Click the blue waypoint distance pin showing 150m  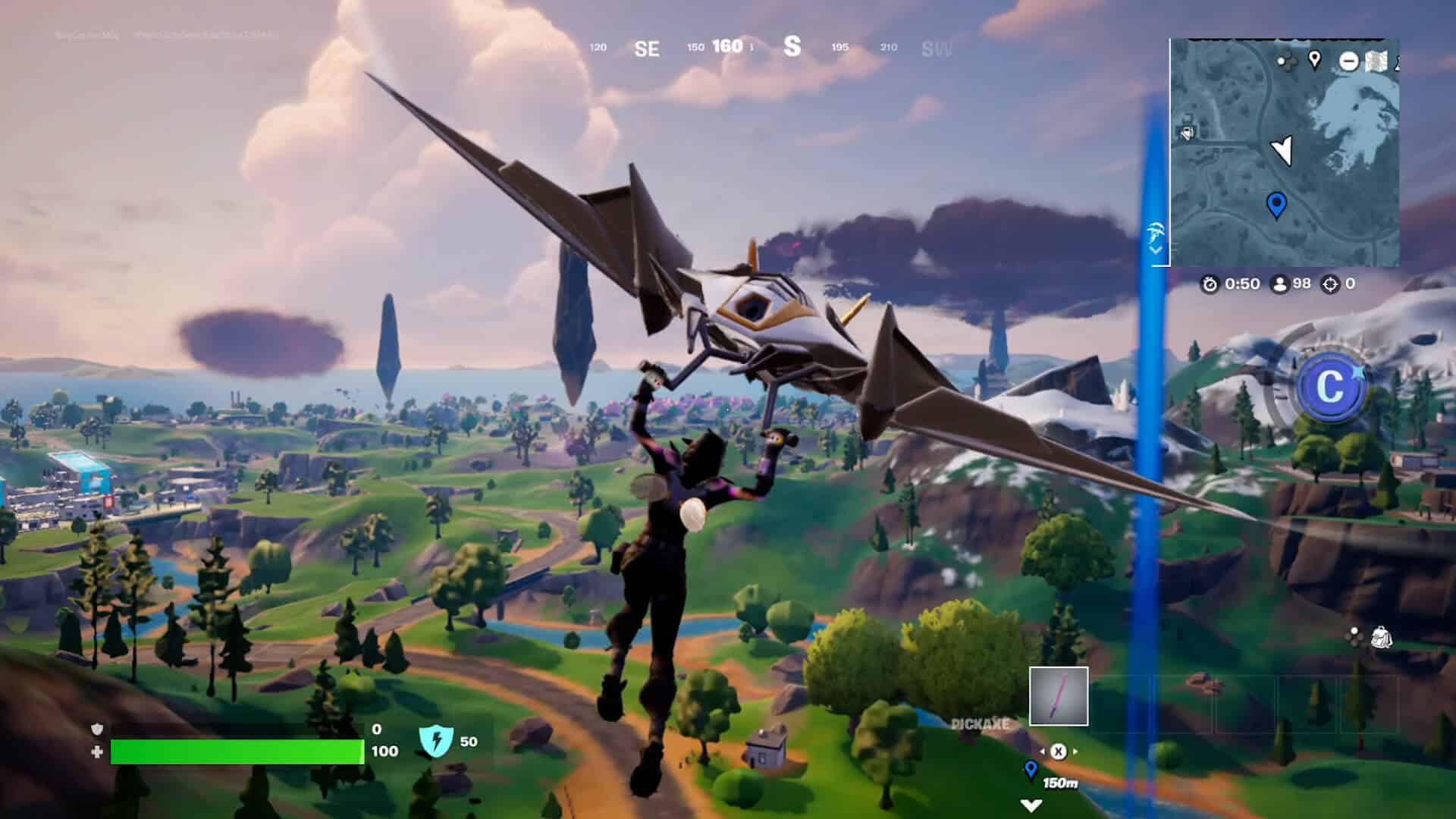coord(1031,770)
